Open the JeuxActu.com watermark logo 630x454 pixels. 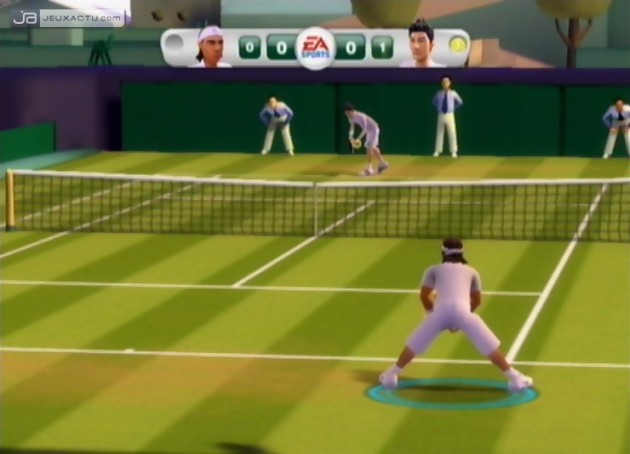pos(67,17)
